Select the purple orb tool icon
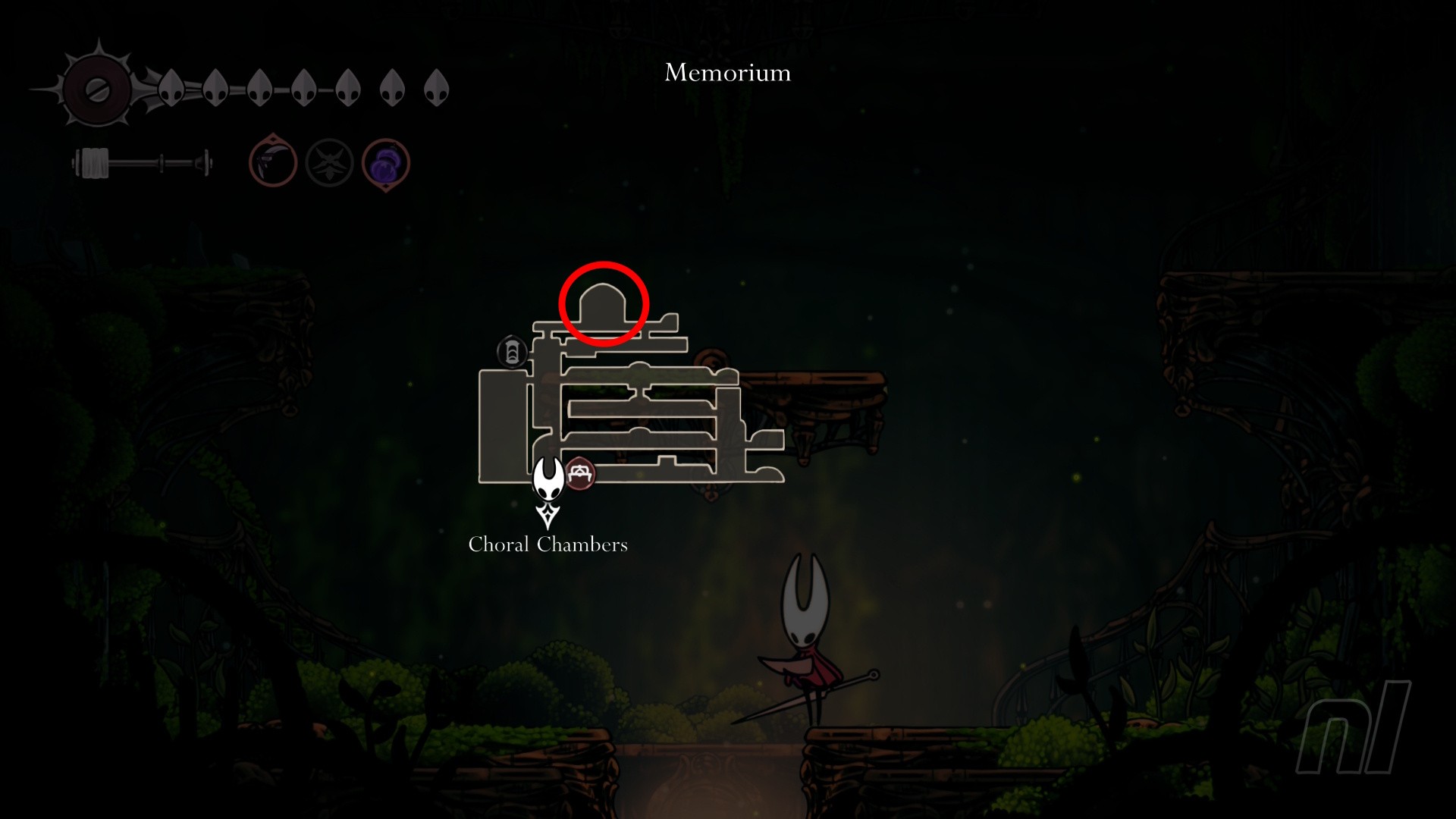 [x=386, y=163]
